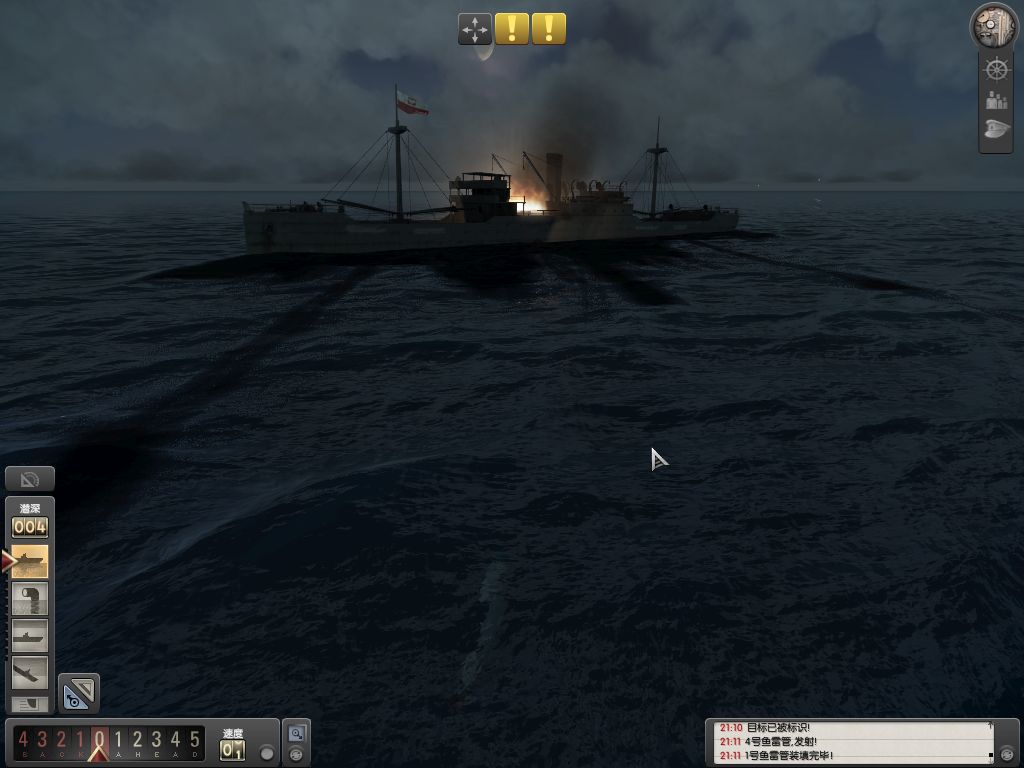Select the highlighted surfaced depth preset
1024x768 pixels.
(30, 562)
